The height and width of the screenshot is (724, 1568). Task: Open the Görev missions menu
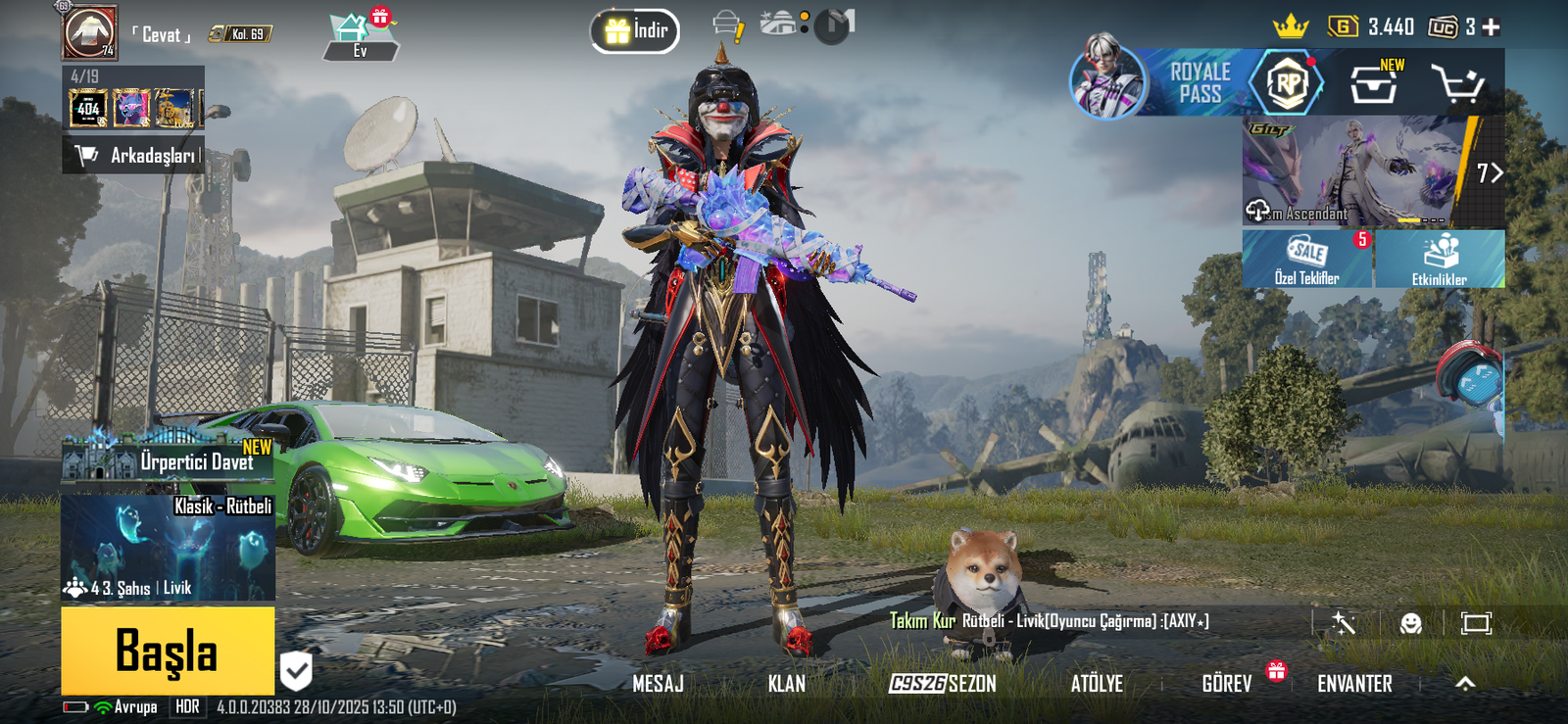[x=1227, y=684]
